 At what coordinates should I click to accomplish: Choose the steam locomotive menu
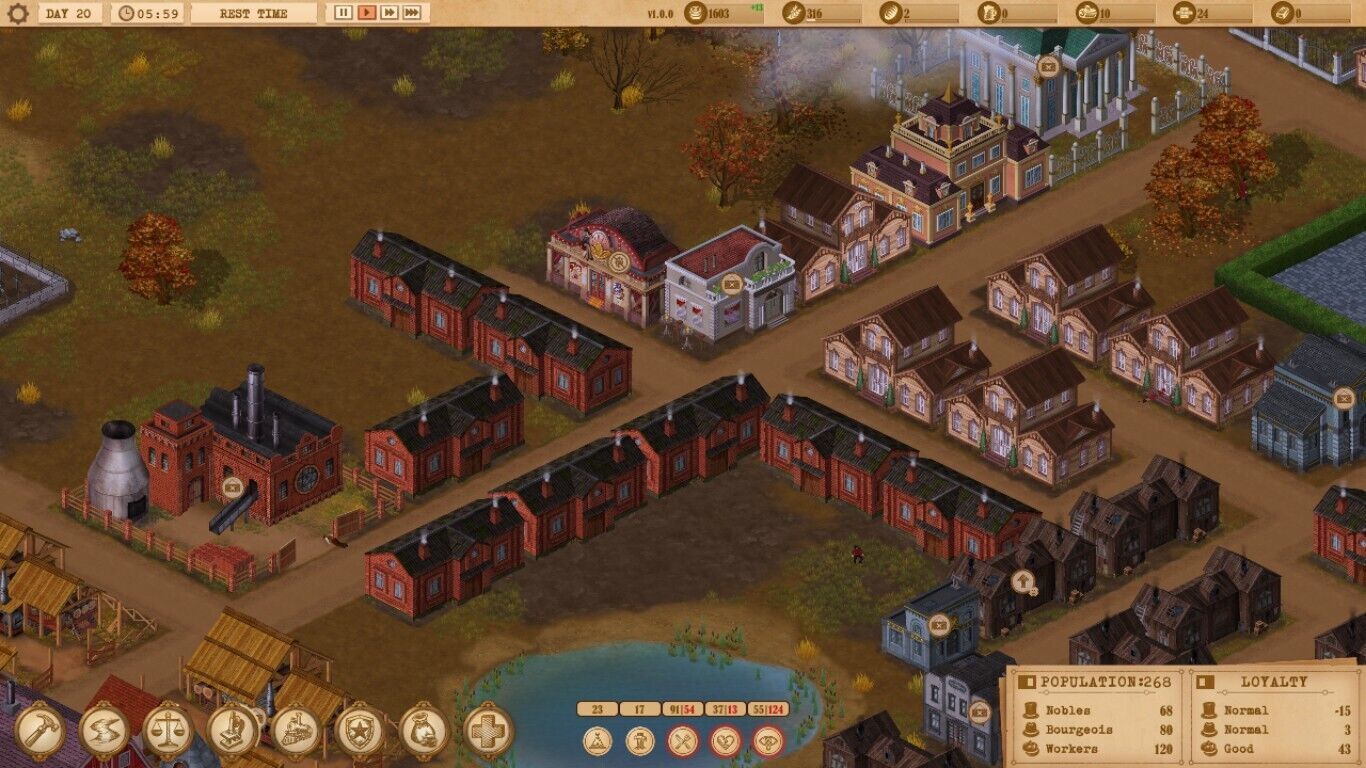click(x=296, y=732)
